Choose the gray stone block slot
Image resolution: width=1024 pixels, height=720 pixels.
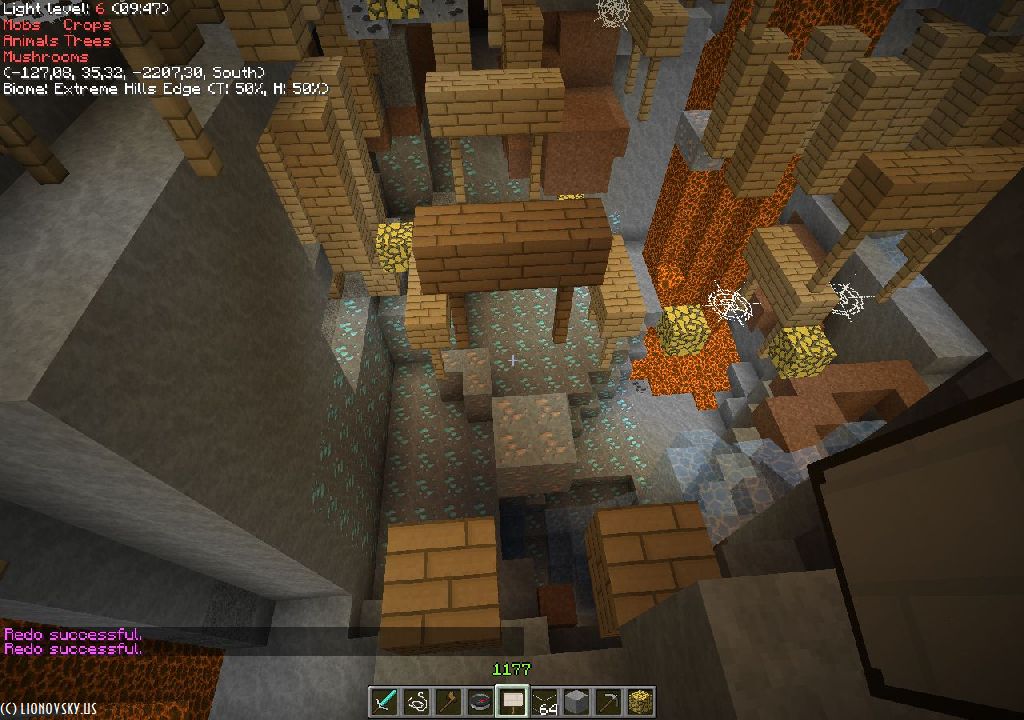576,701
